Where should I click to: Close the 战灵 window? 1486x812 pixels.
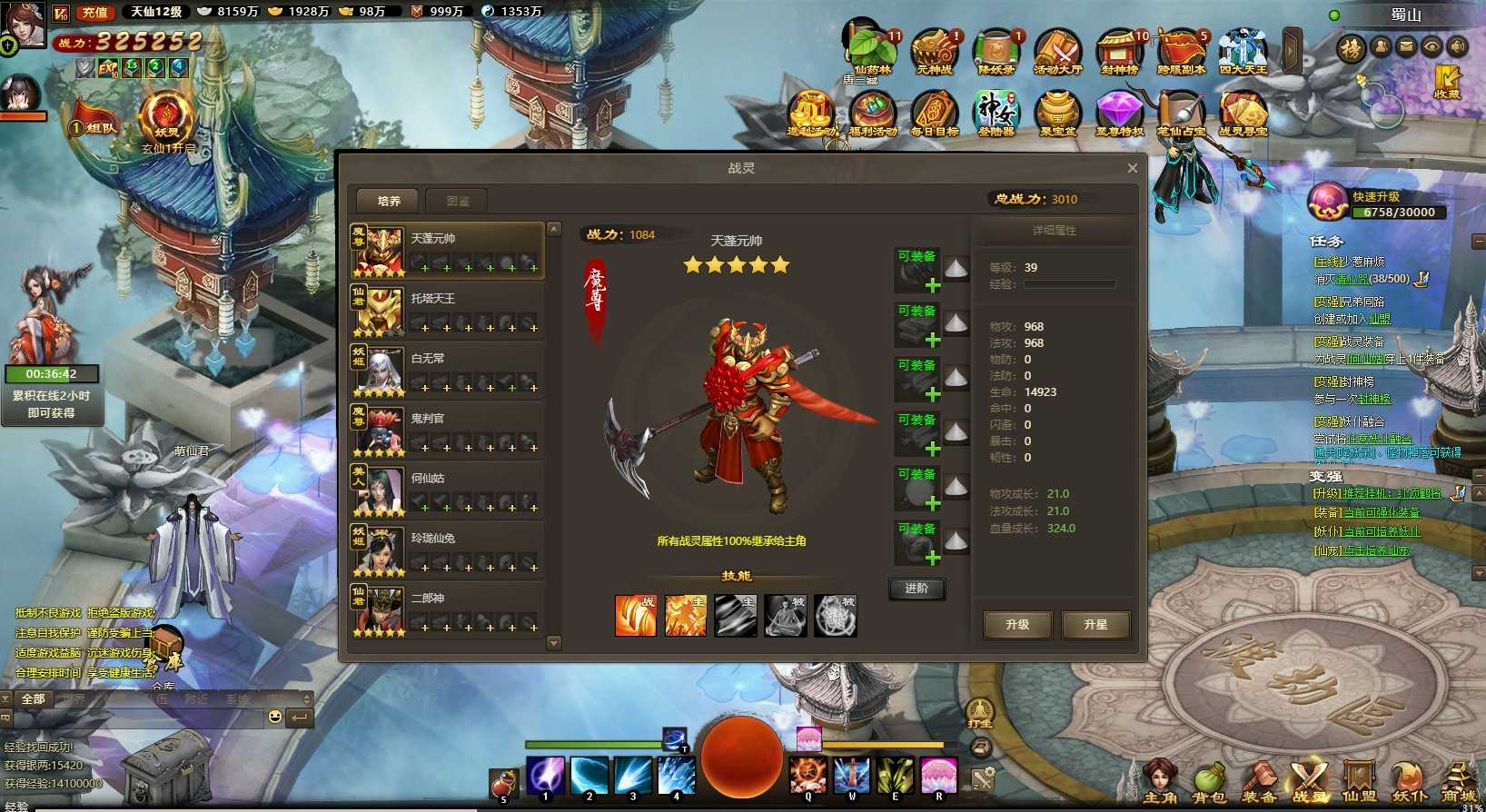tap(1132, 168)
